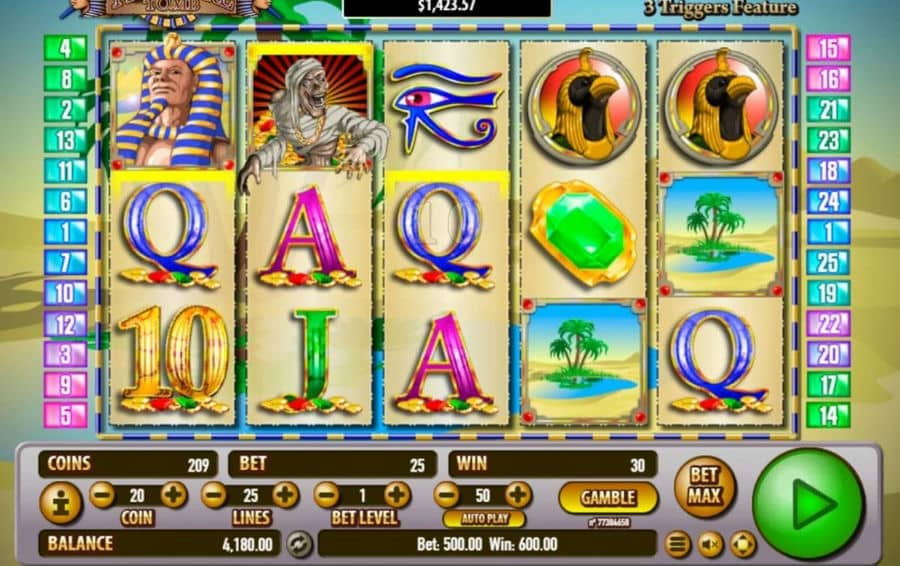
Task: Select payline 15 marker
Action: tap(828, 47)
